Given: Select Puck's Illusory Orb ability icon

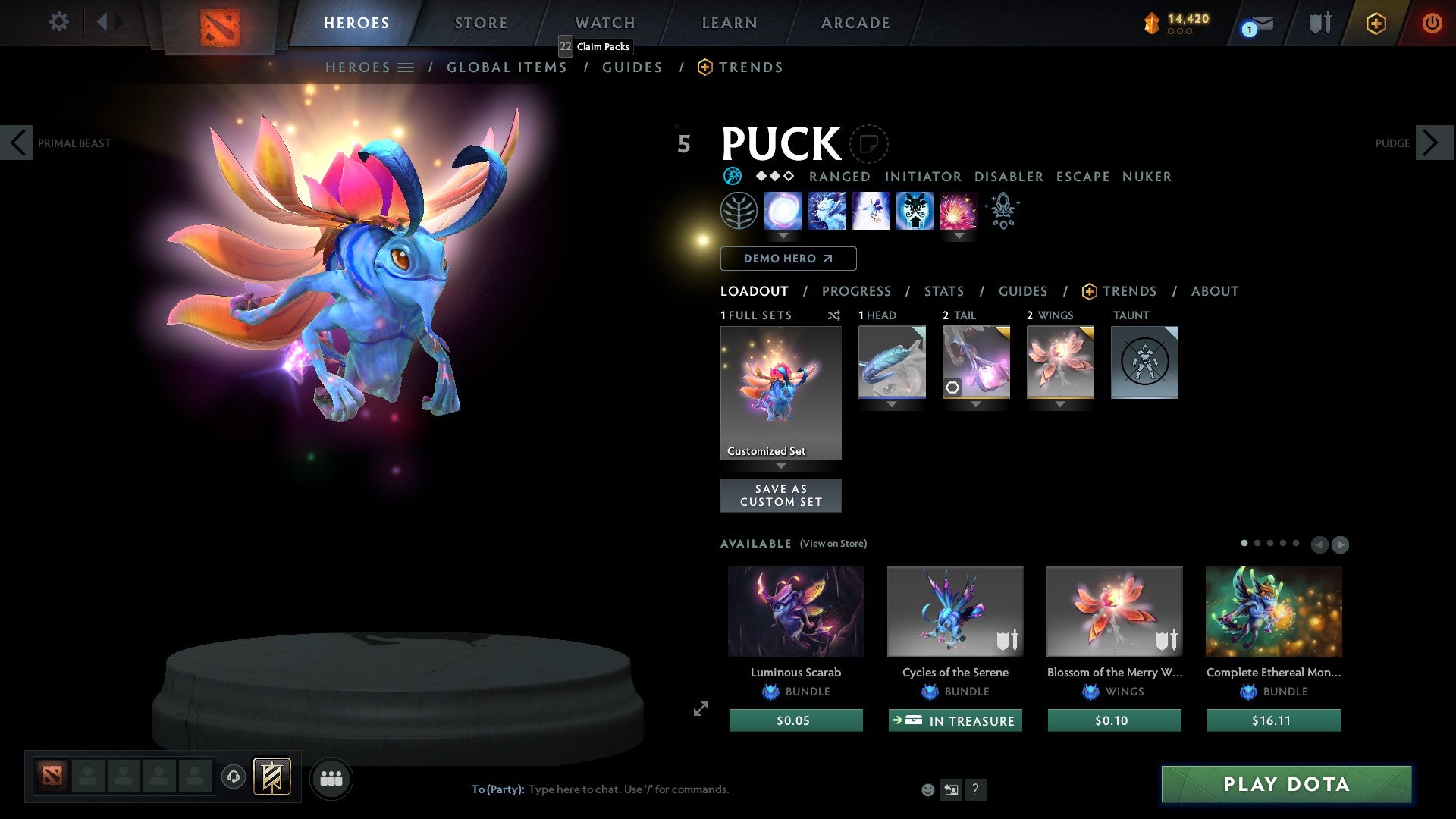Looking at the screenshot, I should coord(783,211).
